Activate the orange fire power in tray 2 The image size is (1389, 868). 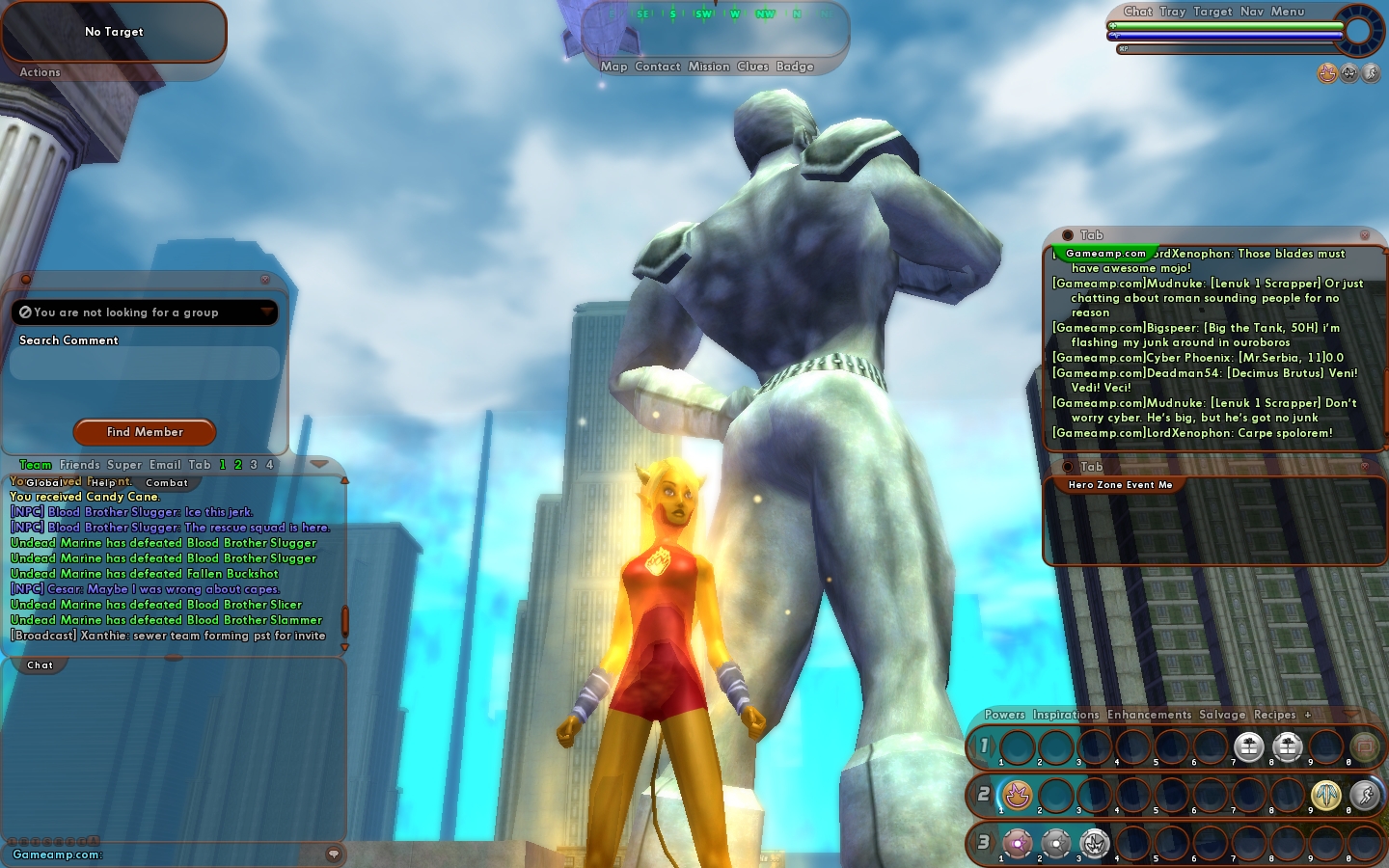(x=1018, y=796)
